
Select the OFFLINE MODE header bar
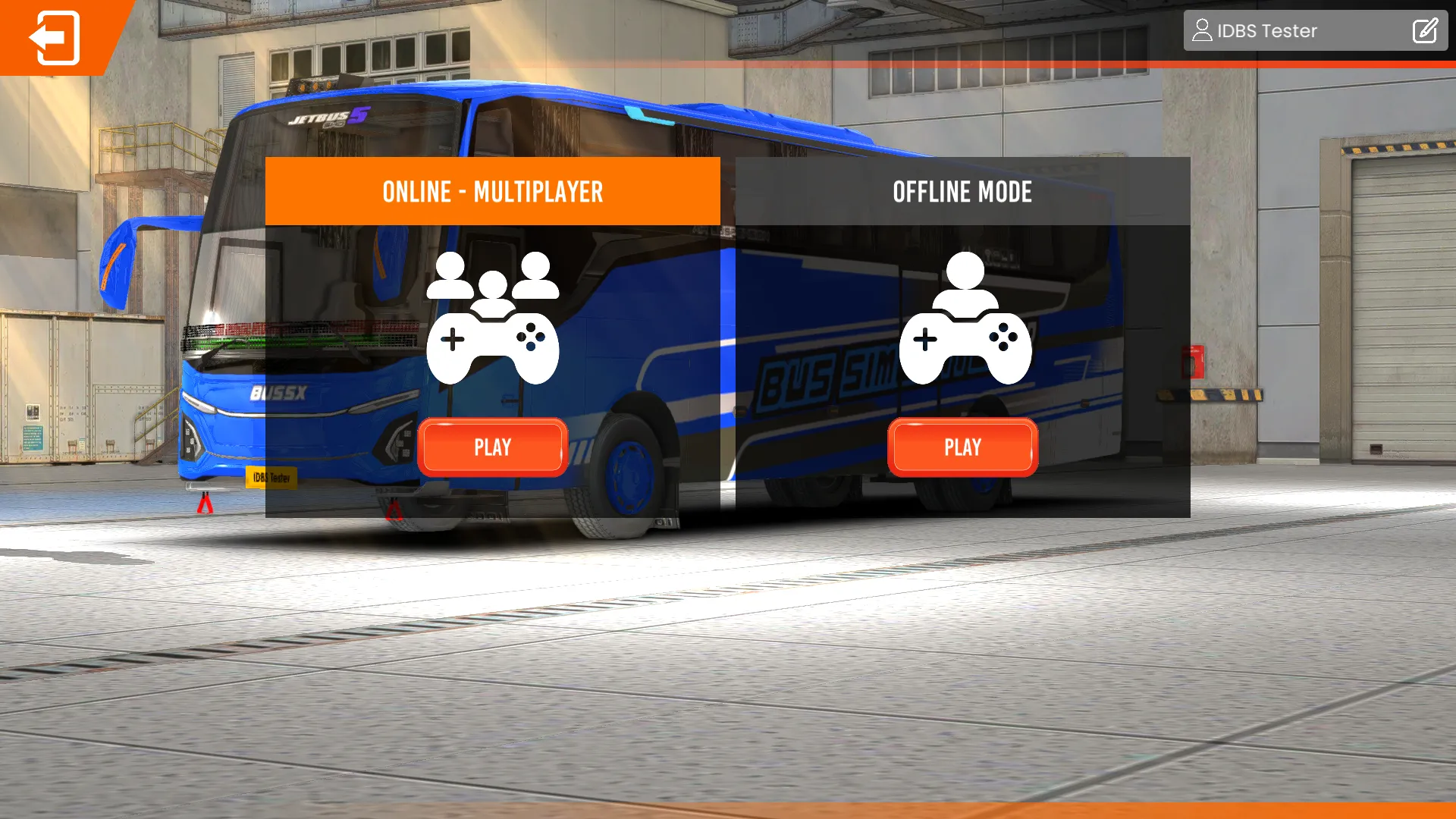[x=963, y=192]
